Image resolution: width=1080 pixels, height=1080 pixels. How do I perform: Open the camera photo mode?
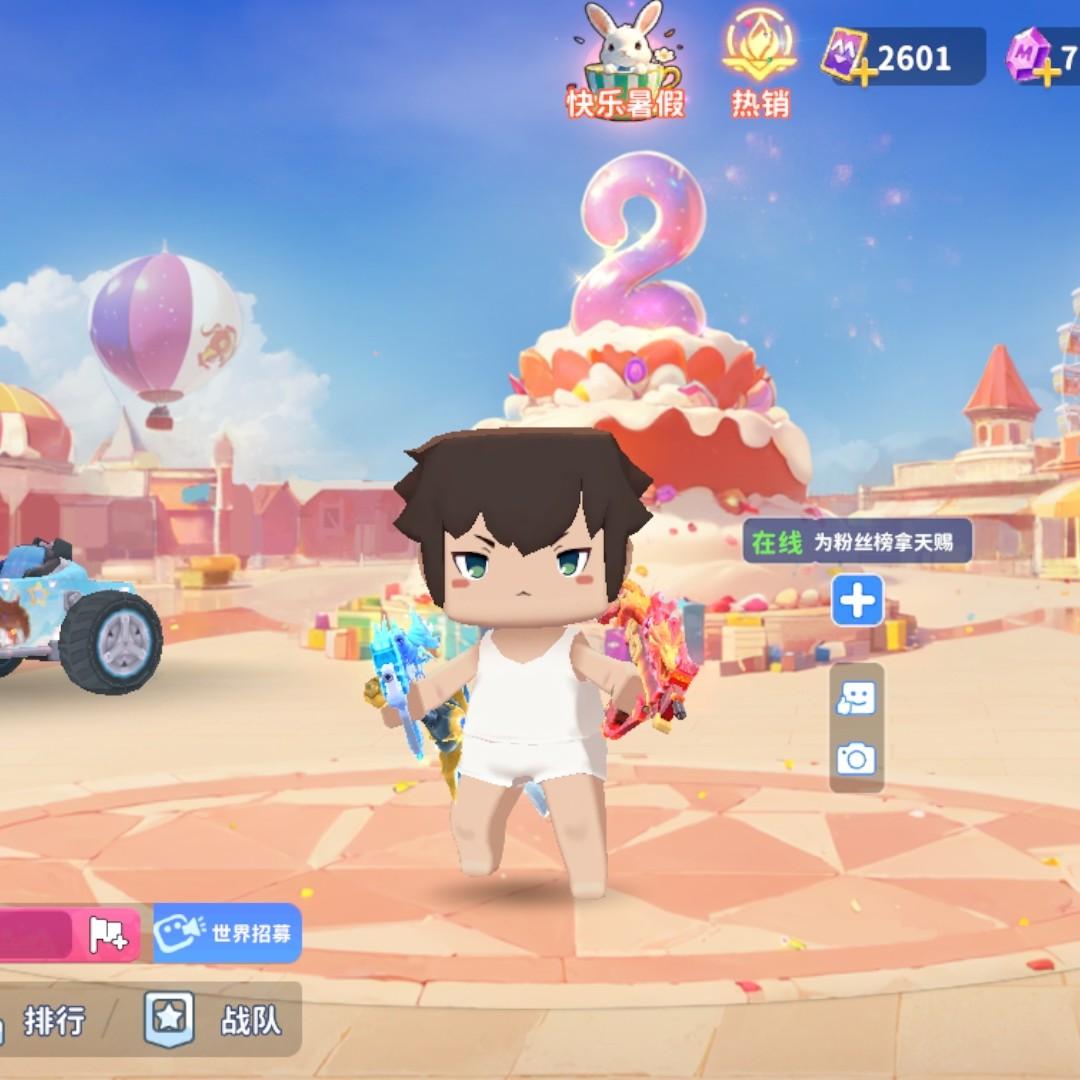pyautogui.click(x=856, y=759)
